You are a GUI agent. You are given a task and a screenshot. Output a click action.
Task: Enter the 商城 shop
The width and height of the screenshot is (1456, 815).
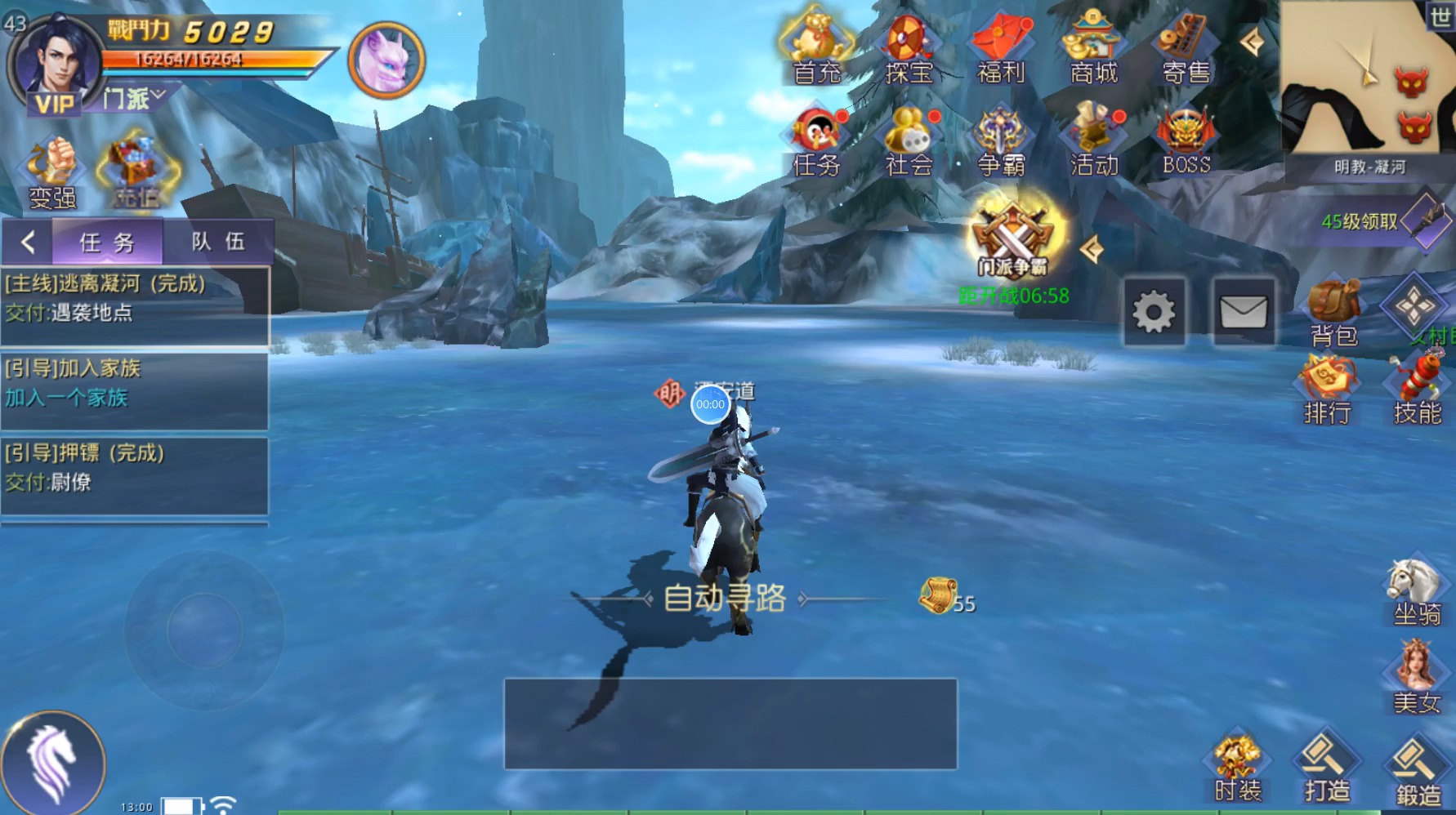tap(1093, 47)
